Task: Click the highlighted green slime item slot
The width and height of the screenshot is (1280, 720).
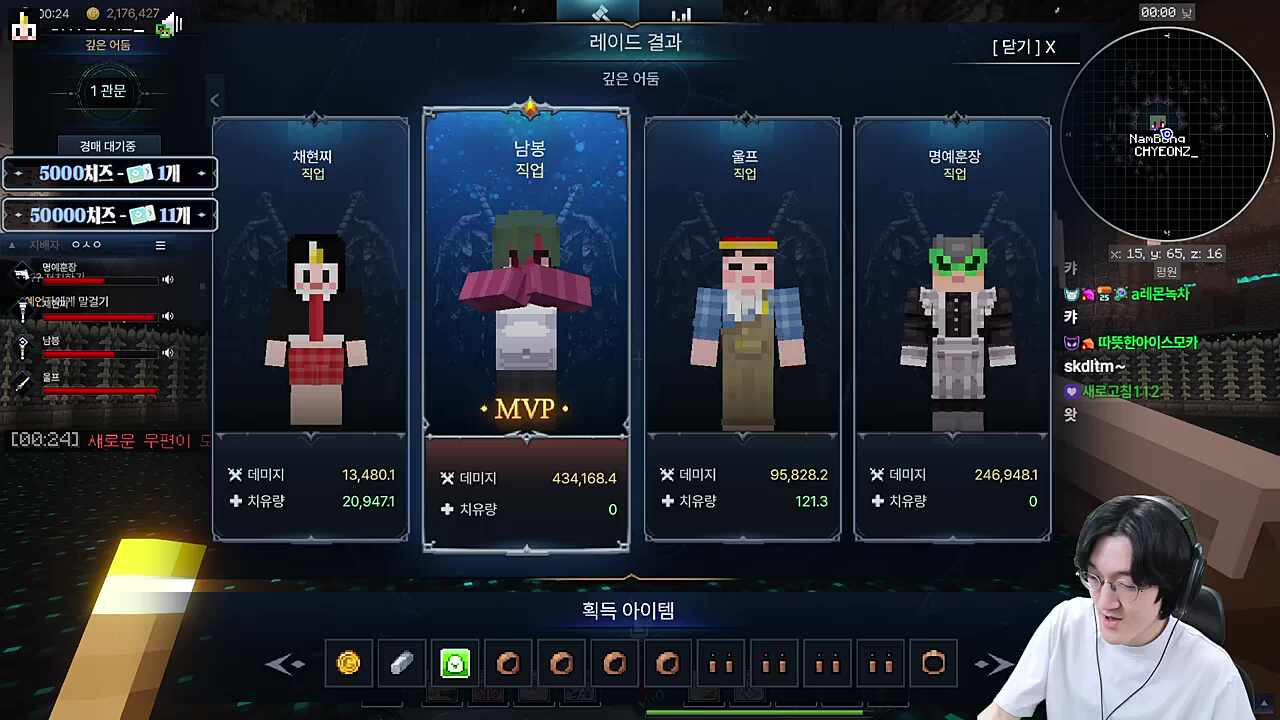Action: (x=455, y=663)
